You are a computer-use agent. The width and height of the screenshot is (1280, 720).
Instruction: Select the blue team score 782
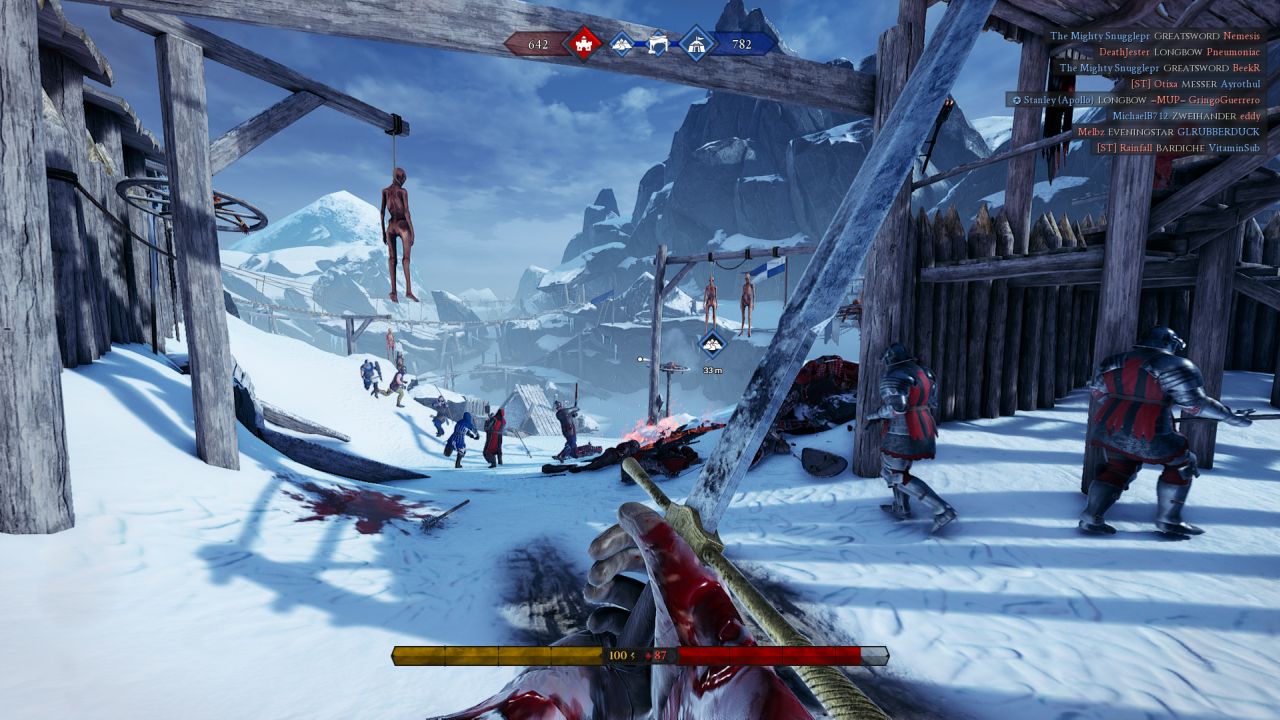(740, 44)
